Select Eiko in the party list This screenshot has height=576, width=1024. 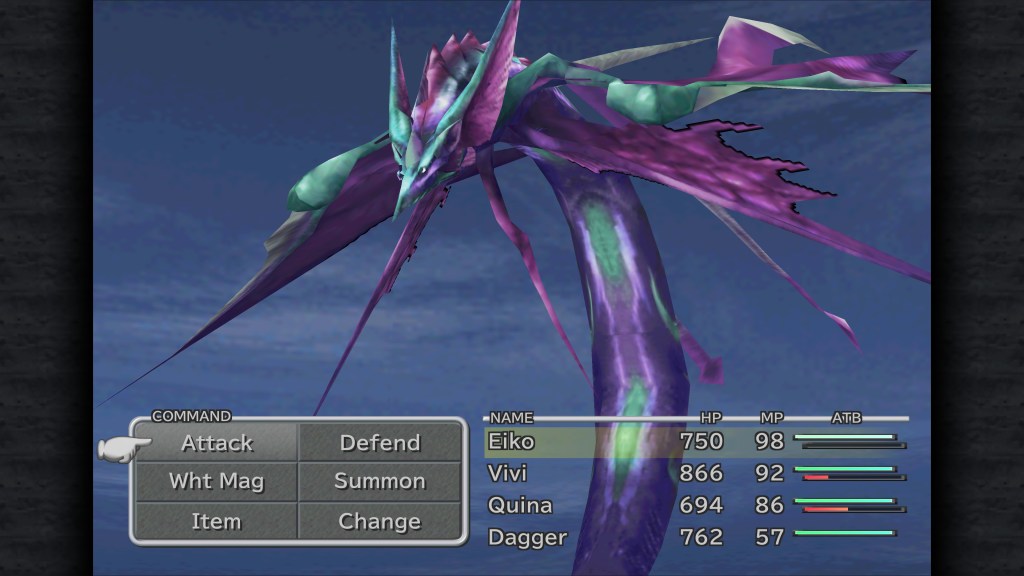(x=511, y=442)
